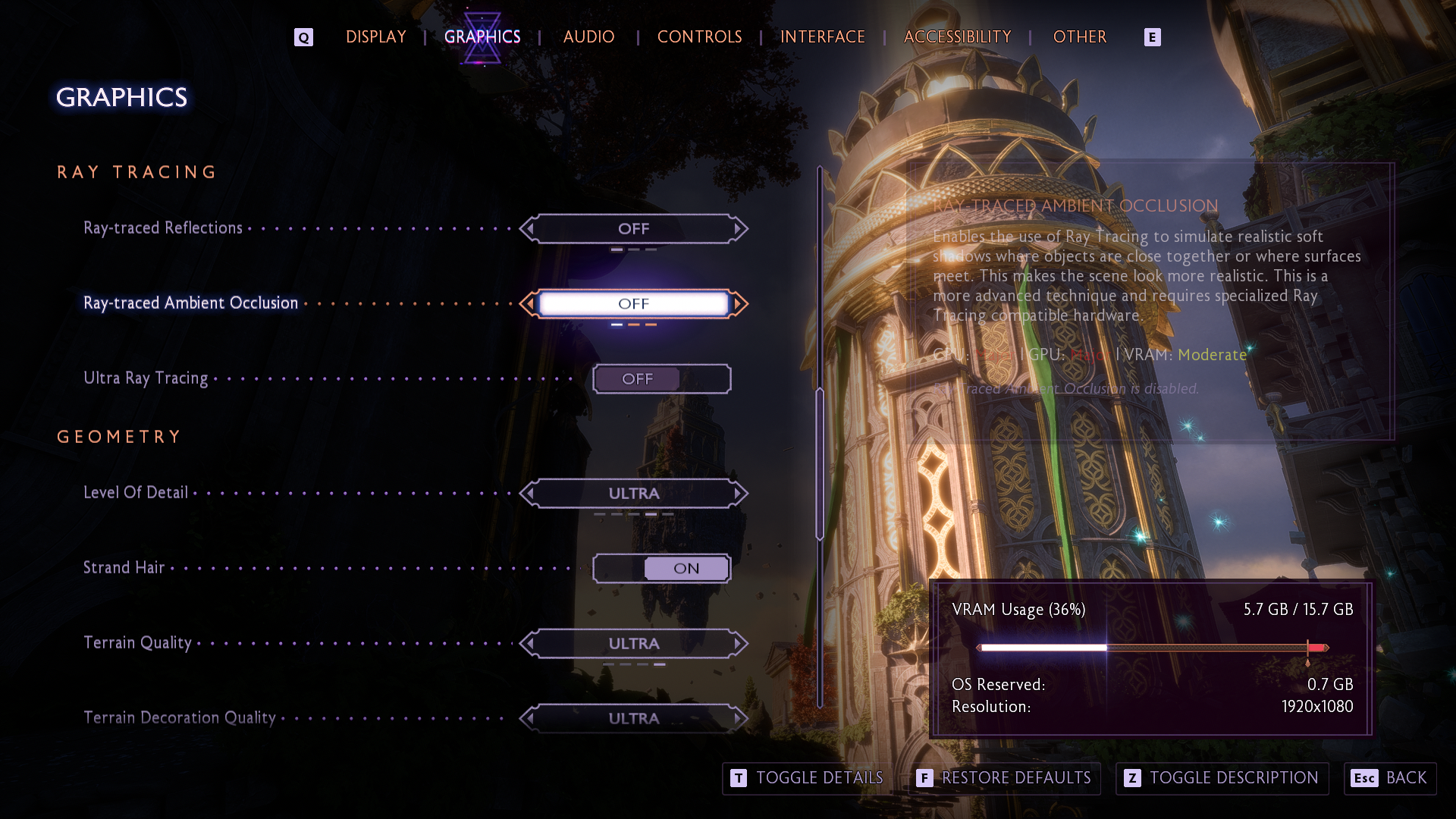Image resolution: width=1456 pixels, height=819 pixels.
Task: Go to the Controls tab
Action: 699,36
